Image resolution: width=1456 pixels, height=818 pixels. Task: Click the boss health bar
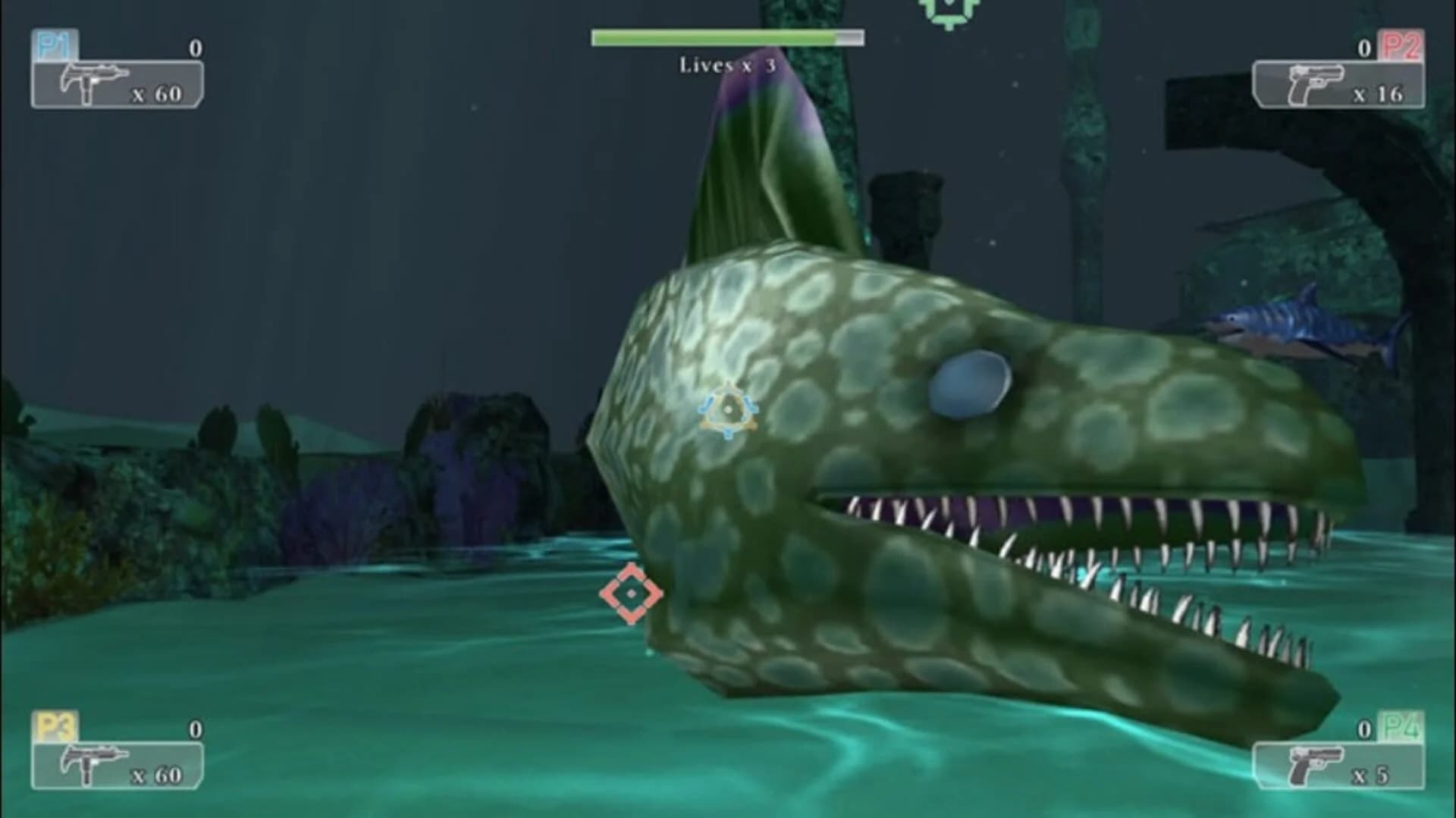pyautogui.click(x=726, y=36)
